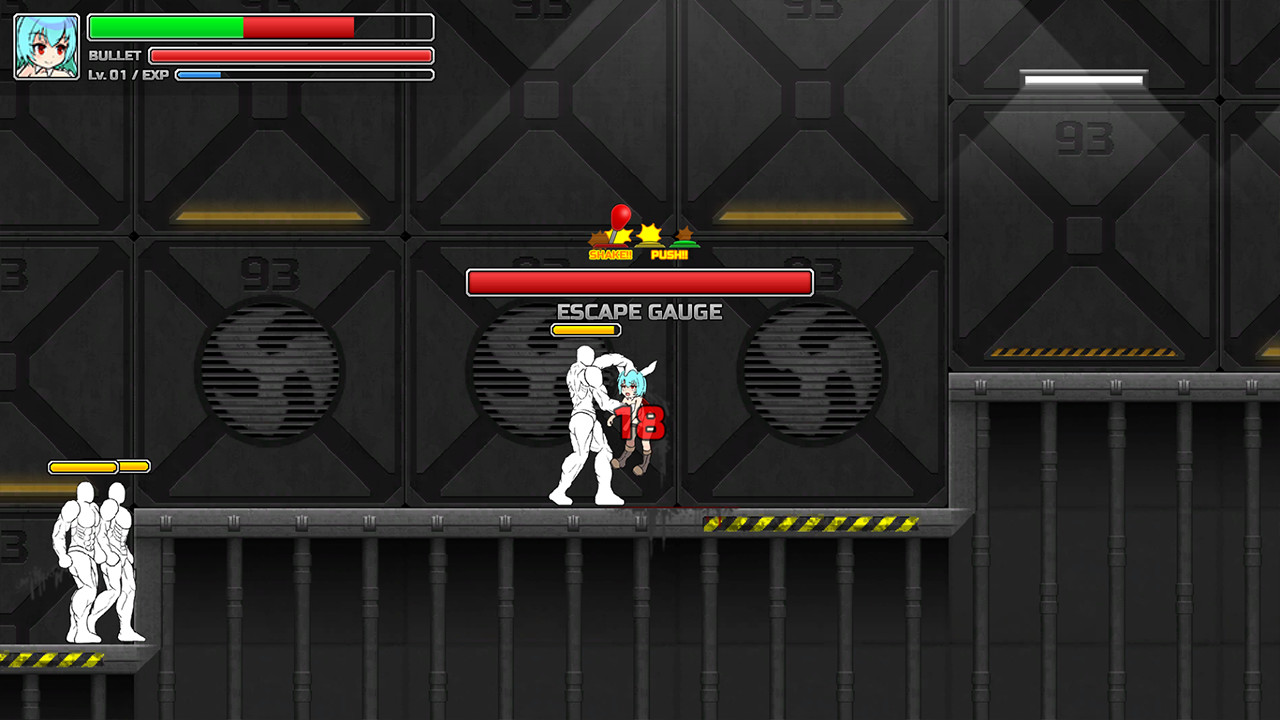
Task: Click the ESCAPE GAUGE text label
Action: [x=640, y=312]
